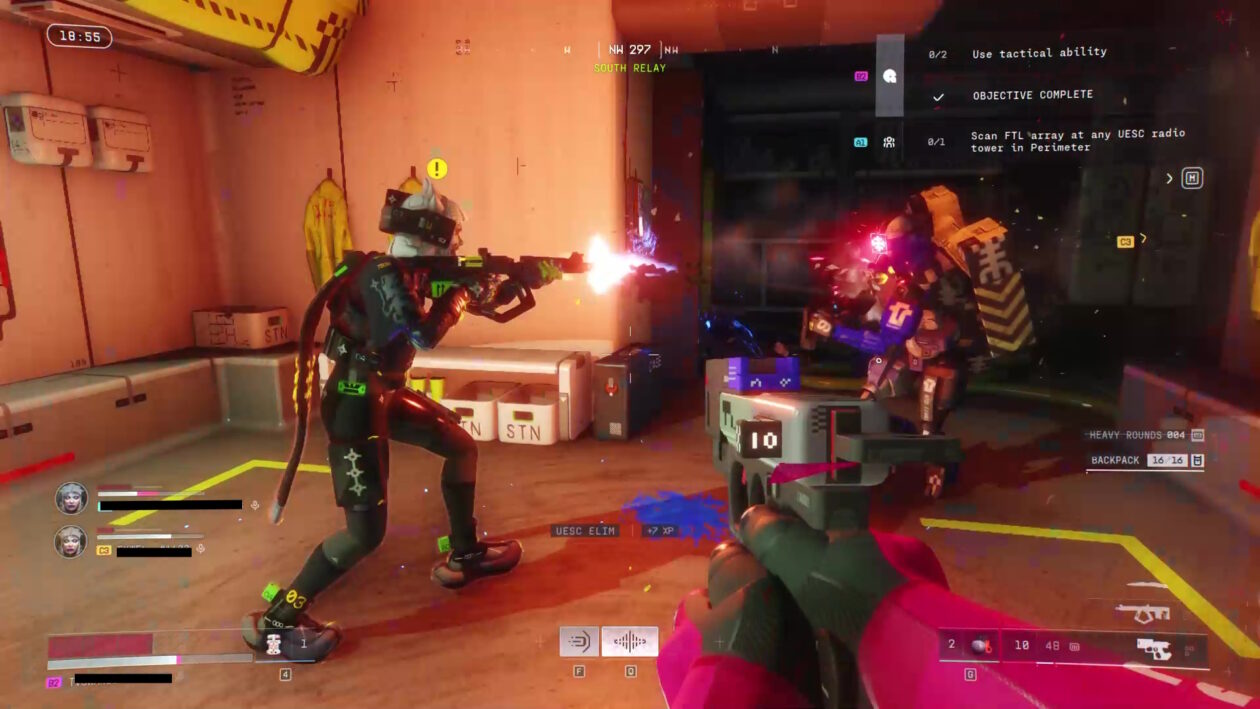Select the stowed rifle weapon icon
This screenshot has height=709, width=1260.
point(1143,611)
